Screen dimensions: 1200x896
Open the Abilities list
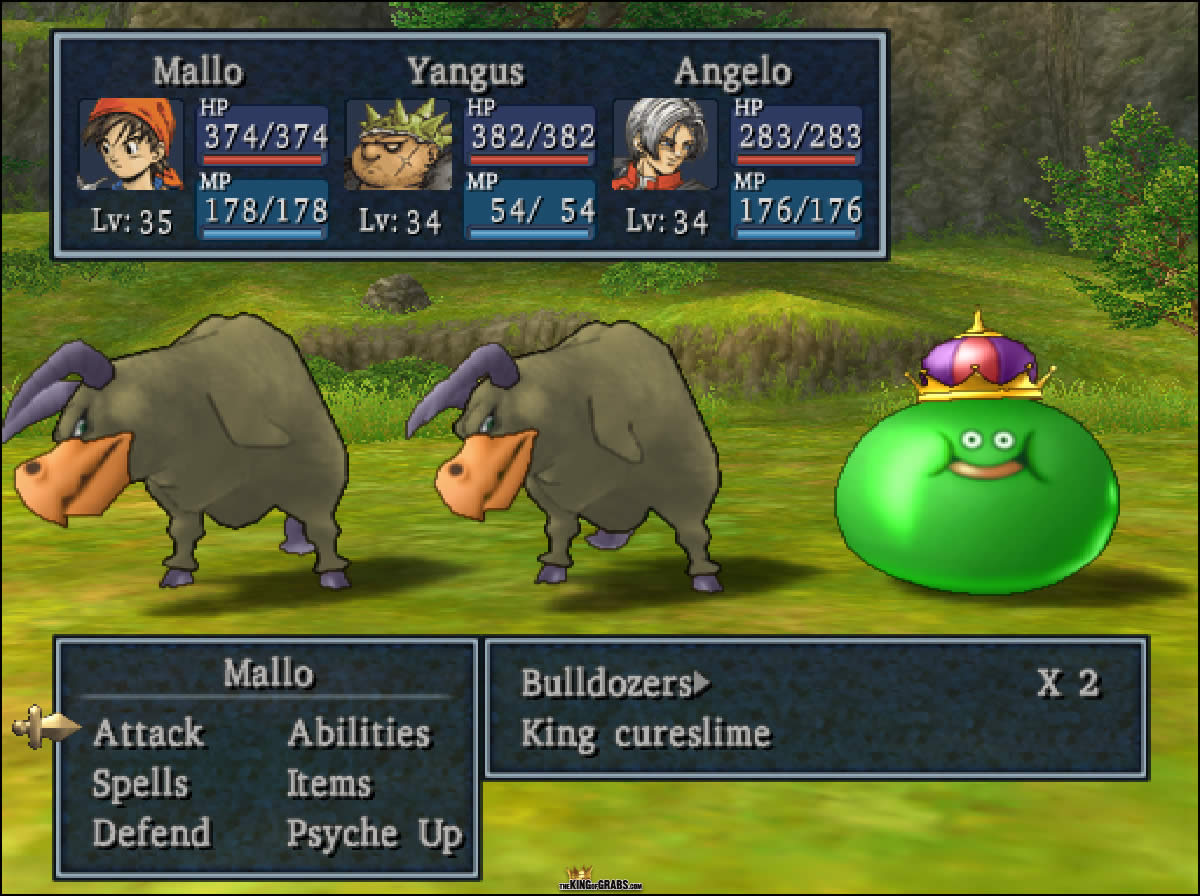(x=358, y=733)
